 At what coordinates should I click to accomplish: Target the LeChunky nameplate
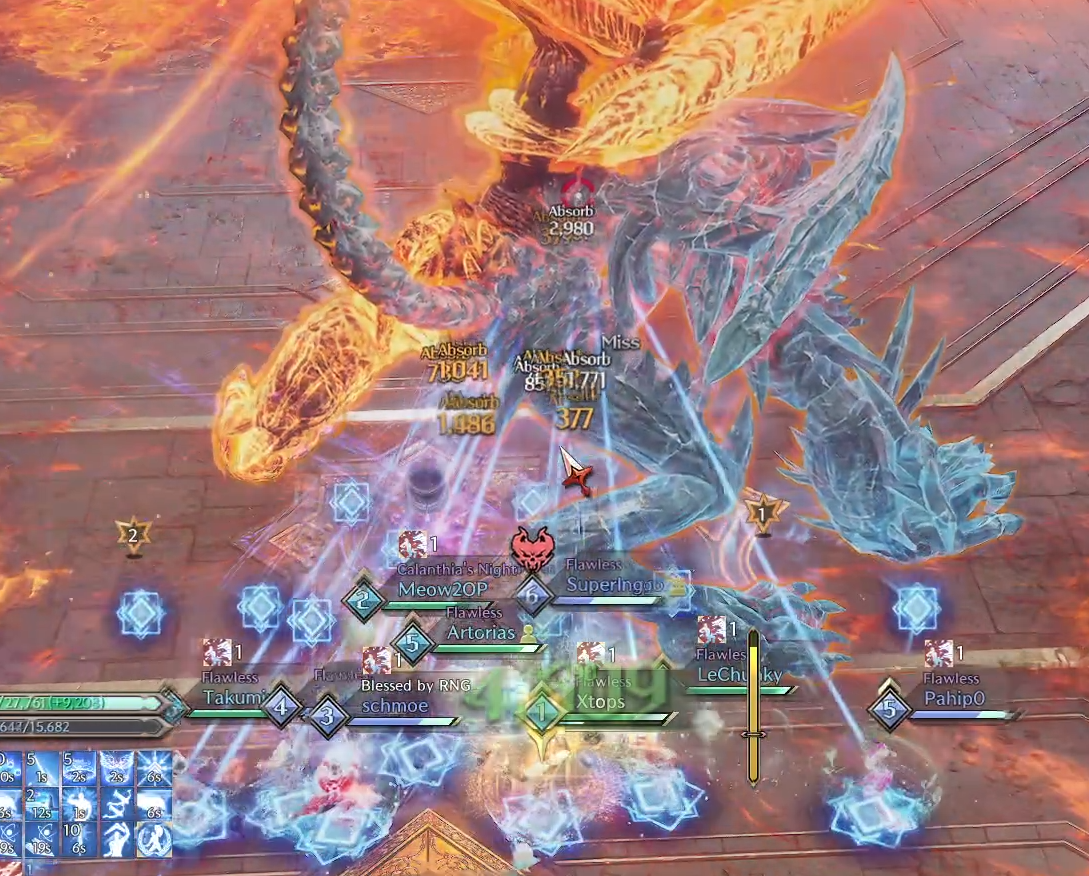(739, 675)
